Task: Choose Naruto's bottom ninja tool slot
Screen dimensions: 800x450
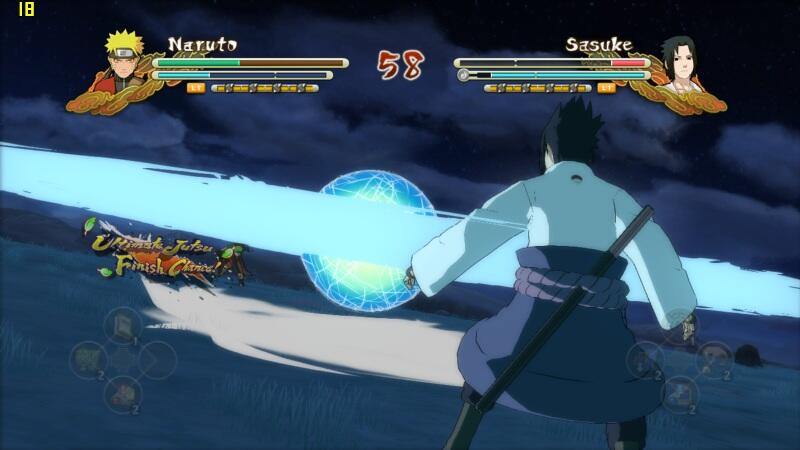Action: coord(122,393)
